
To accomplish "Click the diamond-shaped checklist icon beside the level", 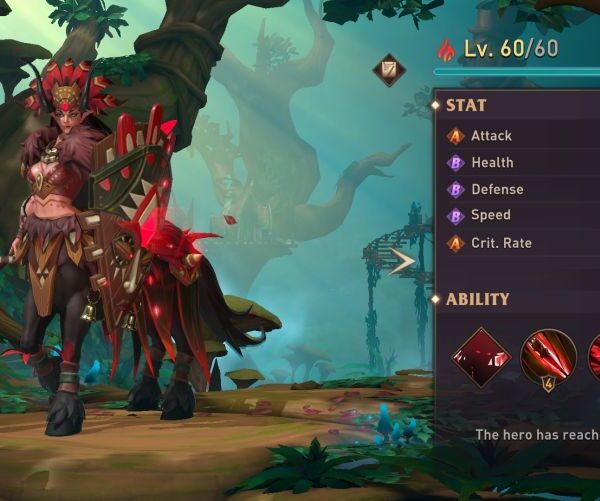I will [388, 70].
